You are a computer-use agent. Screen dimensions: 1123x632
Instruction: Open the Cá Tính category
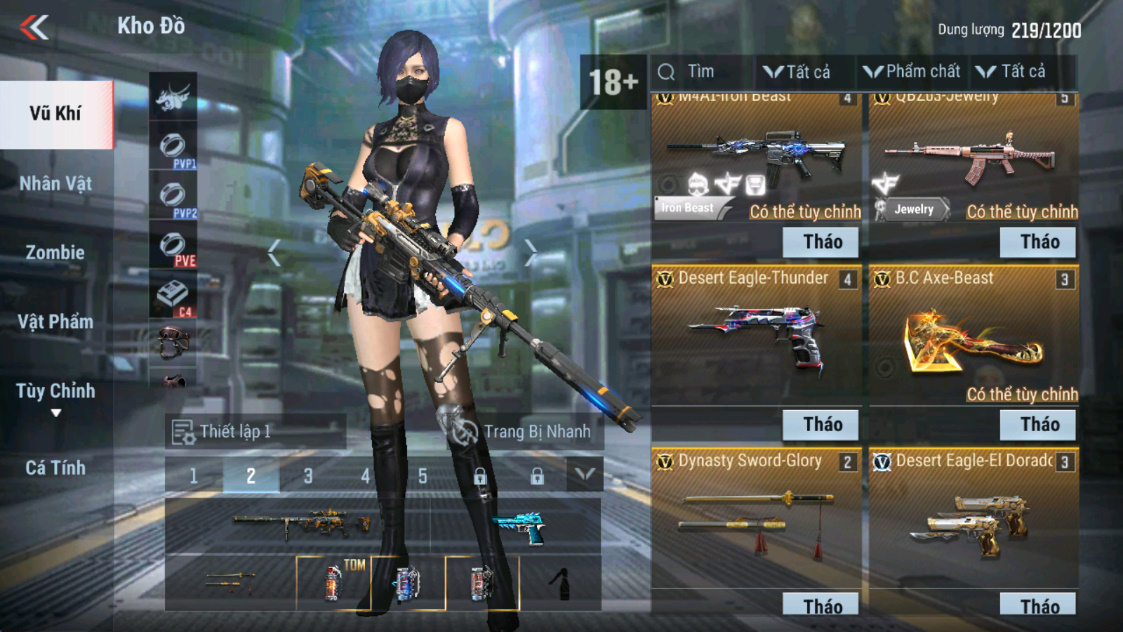pyautogui.click(x=55, y=467)
